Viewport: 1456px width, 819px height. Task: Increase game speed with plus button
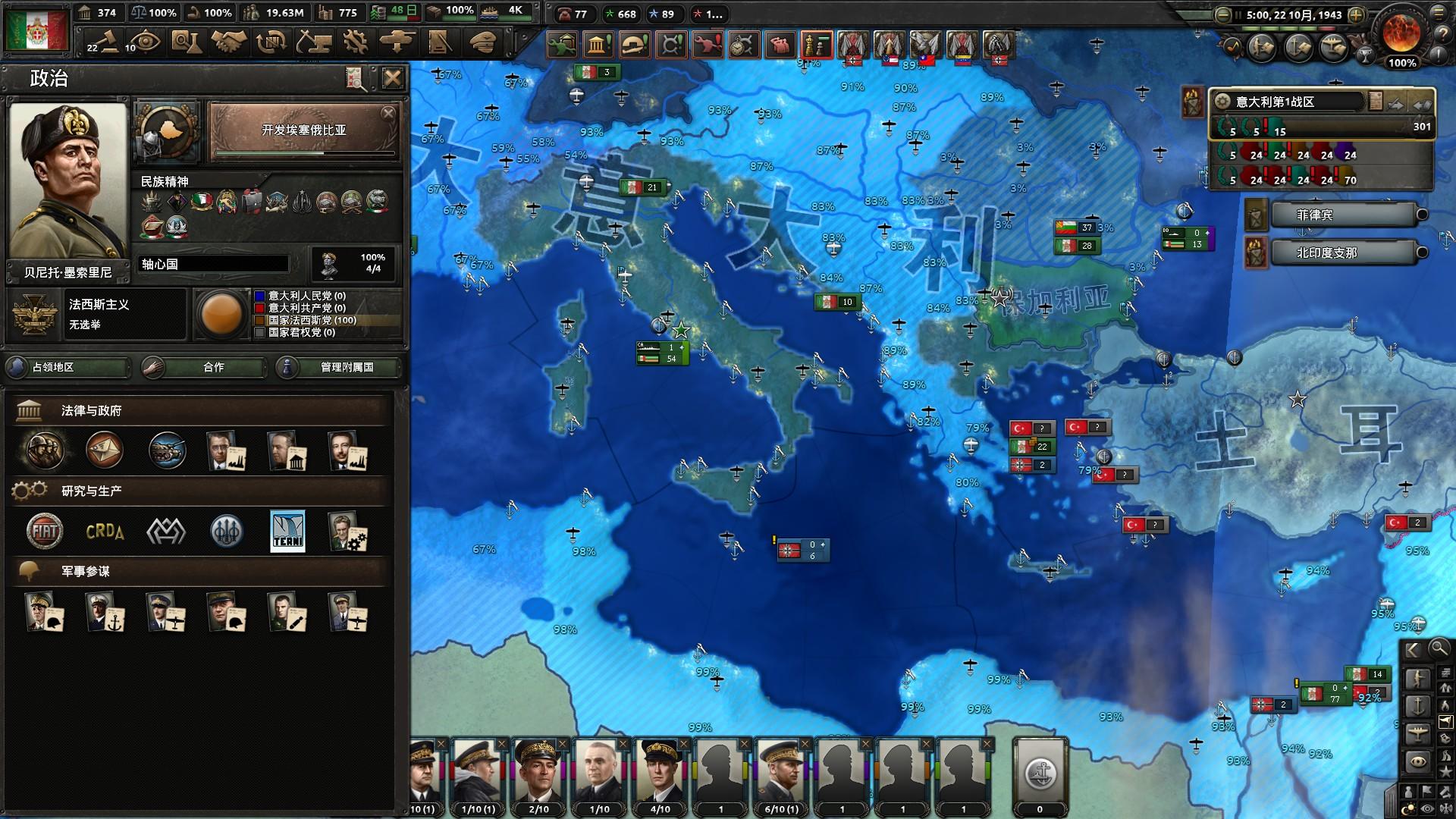pos(1357,14)
